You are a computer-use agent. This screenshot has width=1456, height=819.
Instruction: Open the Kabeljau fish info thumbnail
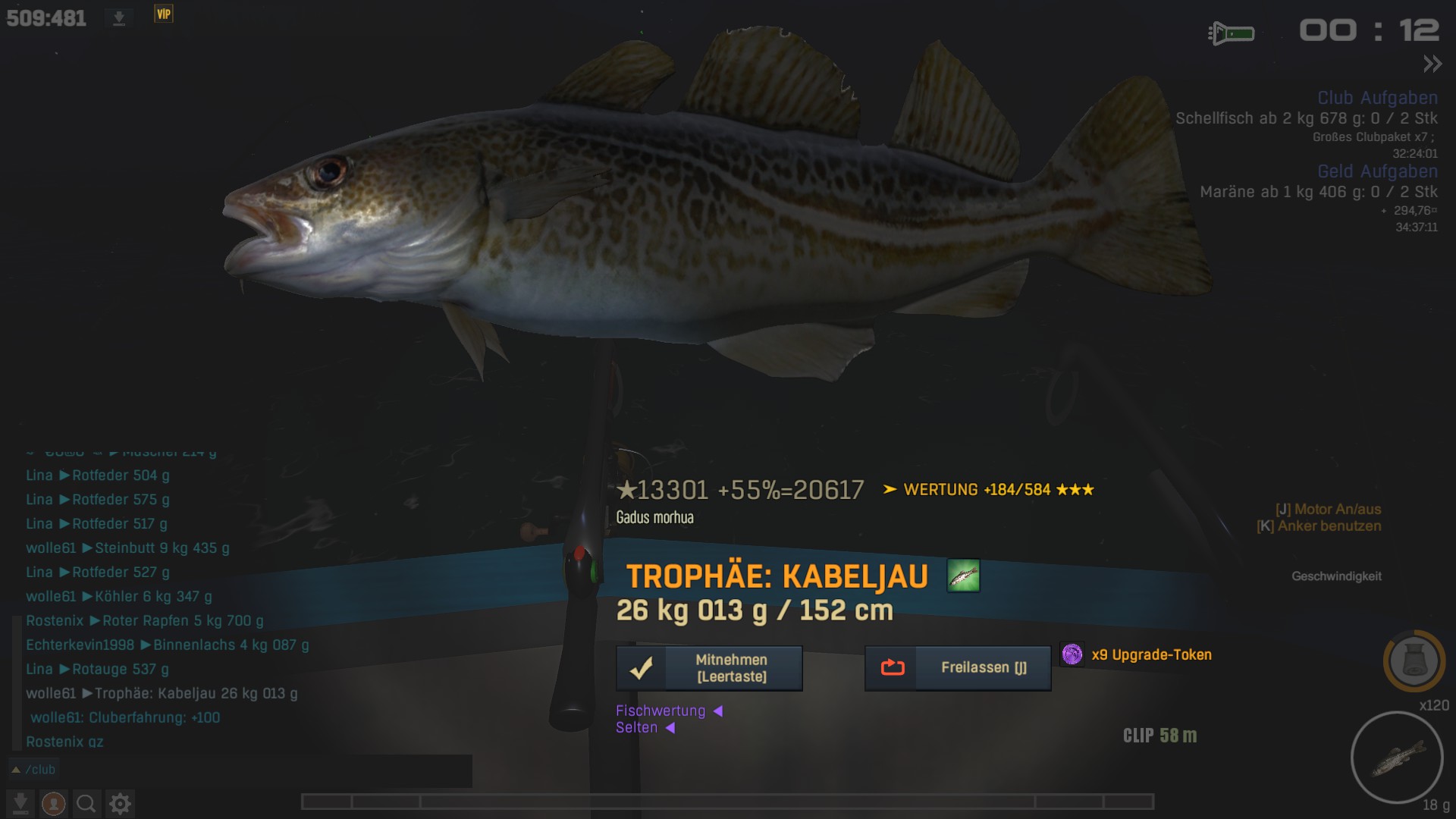pos(963,576)
